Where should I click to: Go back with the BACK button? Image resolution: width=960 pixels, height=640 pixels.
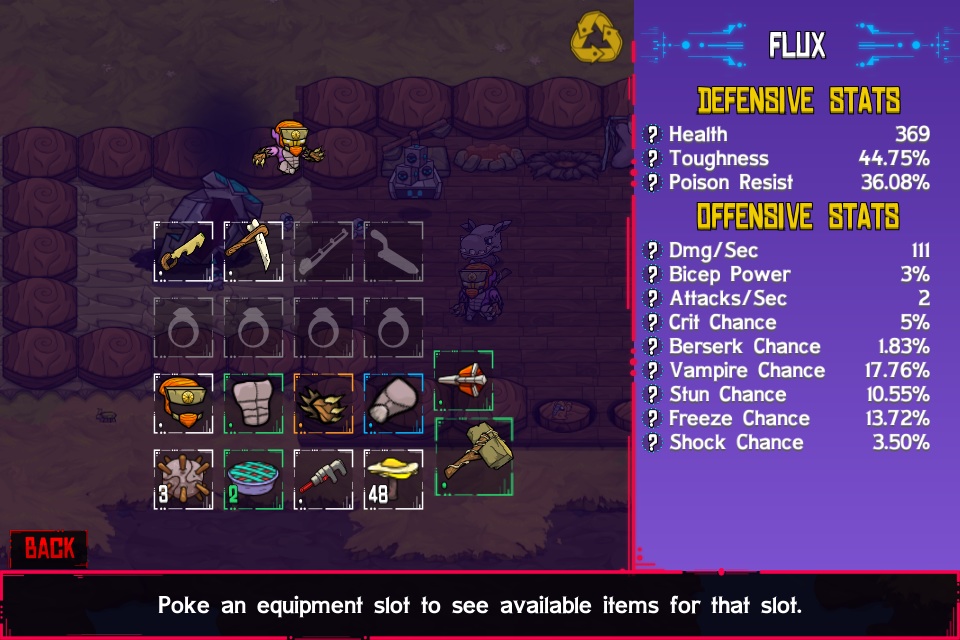[49, 548]
